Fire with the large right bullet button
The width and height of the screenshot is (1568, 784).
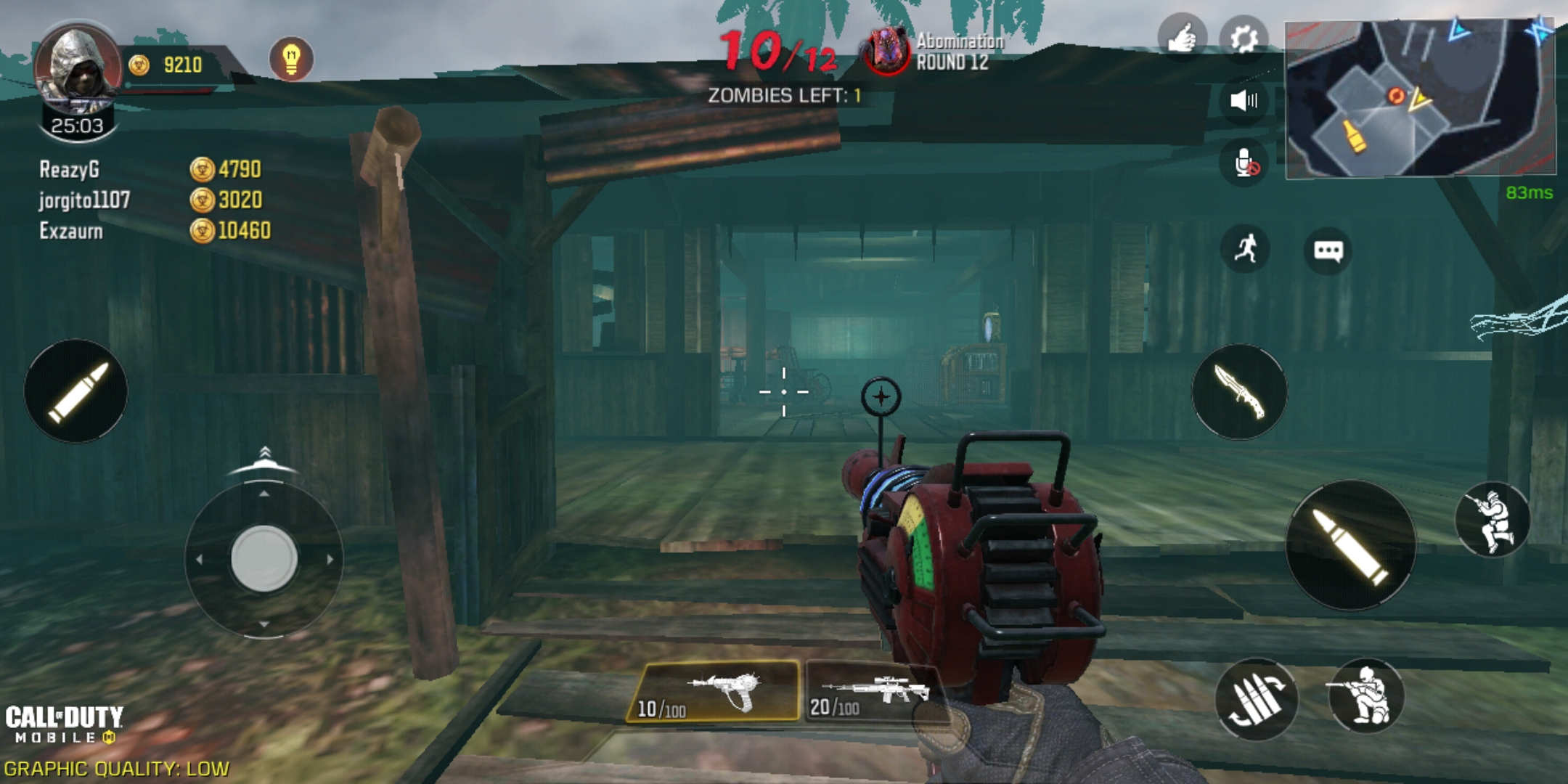[1350, 546]
